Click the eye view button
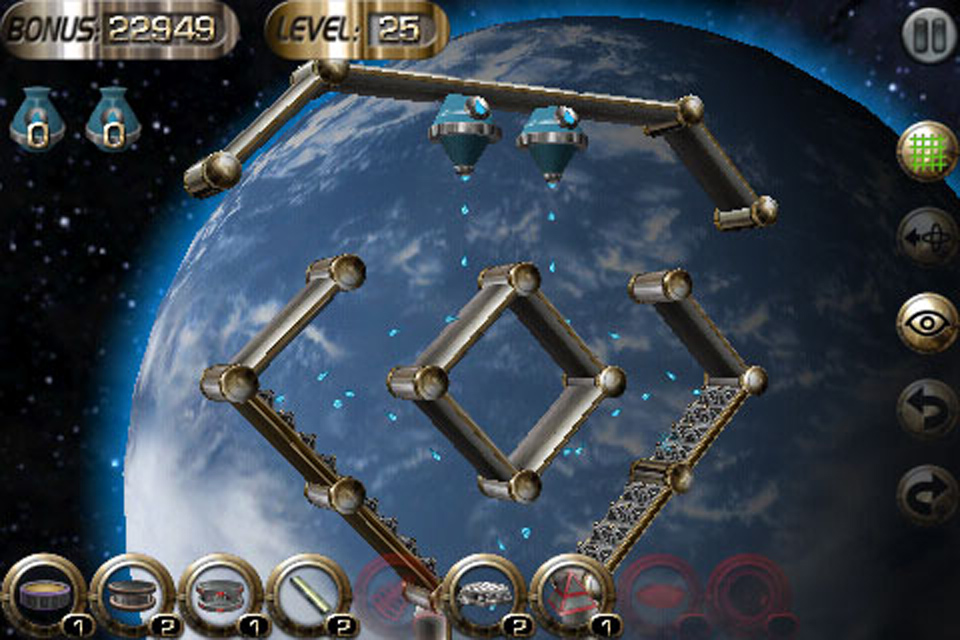The height and width of the screenshot is (640, 960). pyautogui.click(x=927, y=322)
